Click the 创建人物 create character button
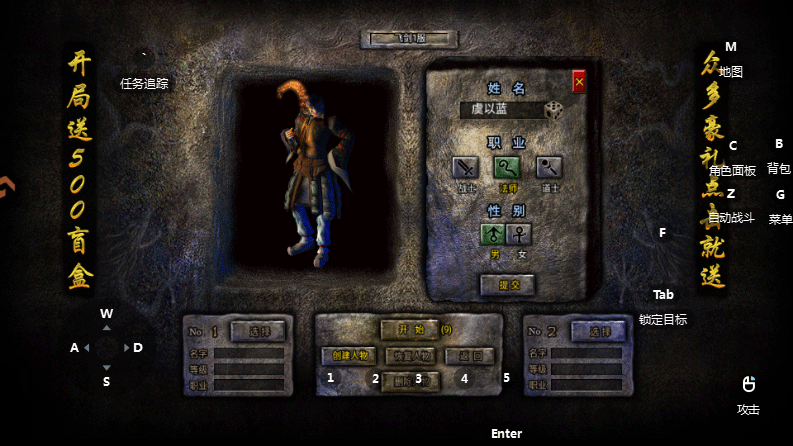The image size is (793, 446). point(349,355)
